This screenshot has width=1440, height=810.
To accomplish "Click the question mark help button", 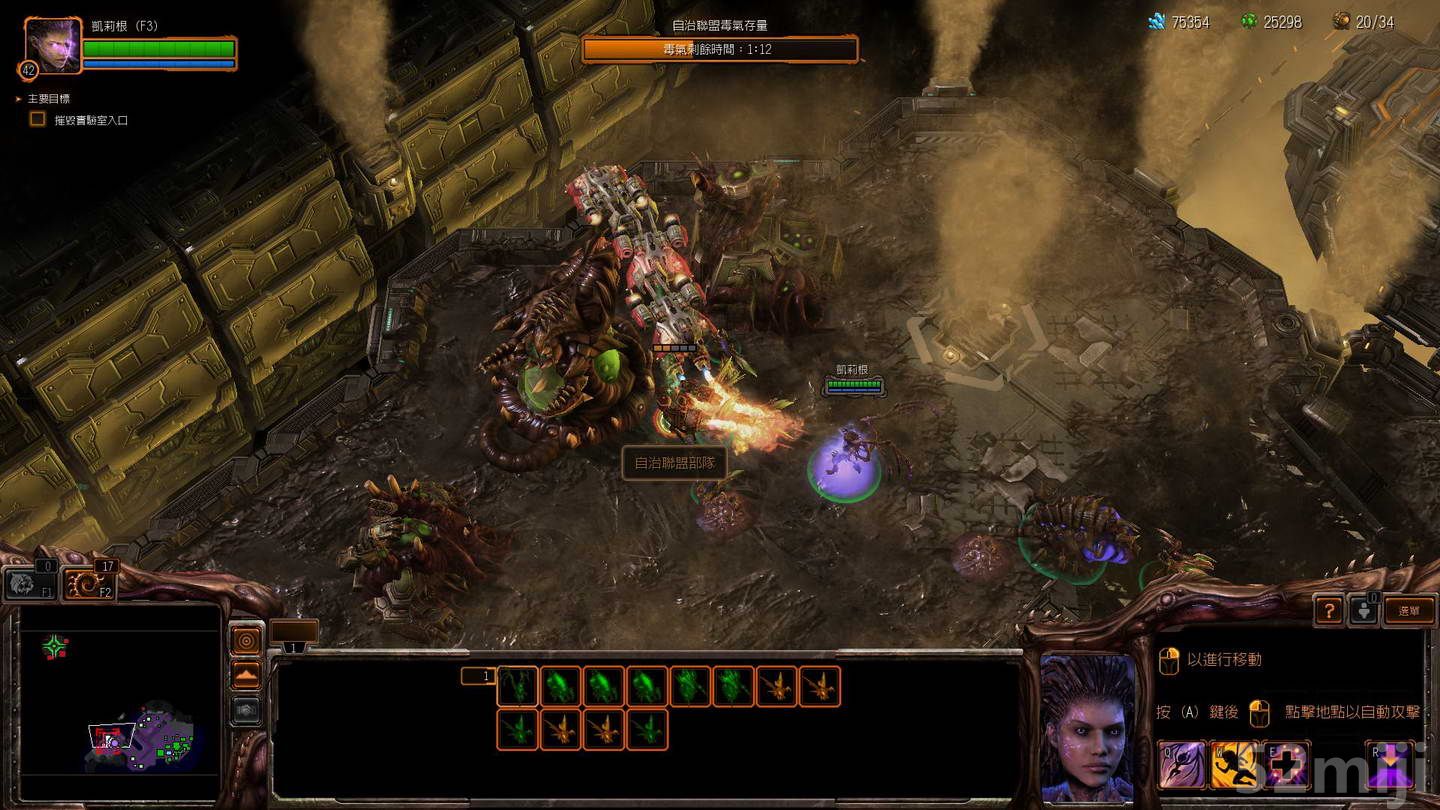I will point(1328,610).
